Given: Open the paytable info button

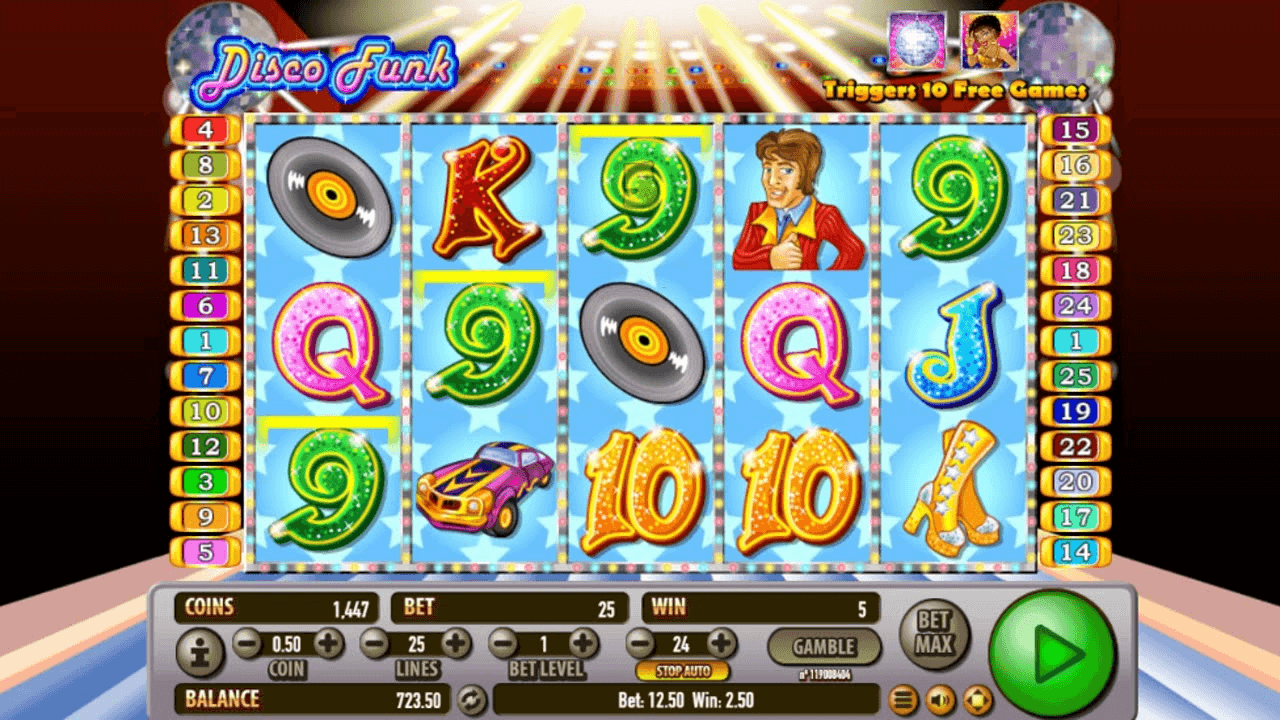Looking at the screenshot, I should pos(200,653).
